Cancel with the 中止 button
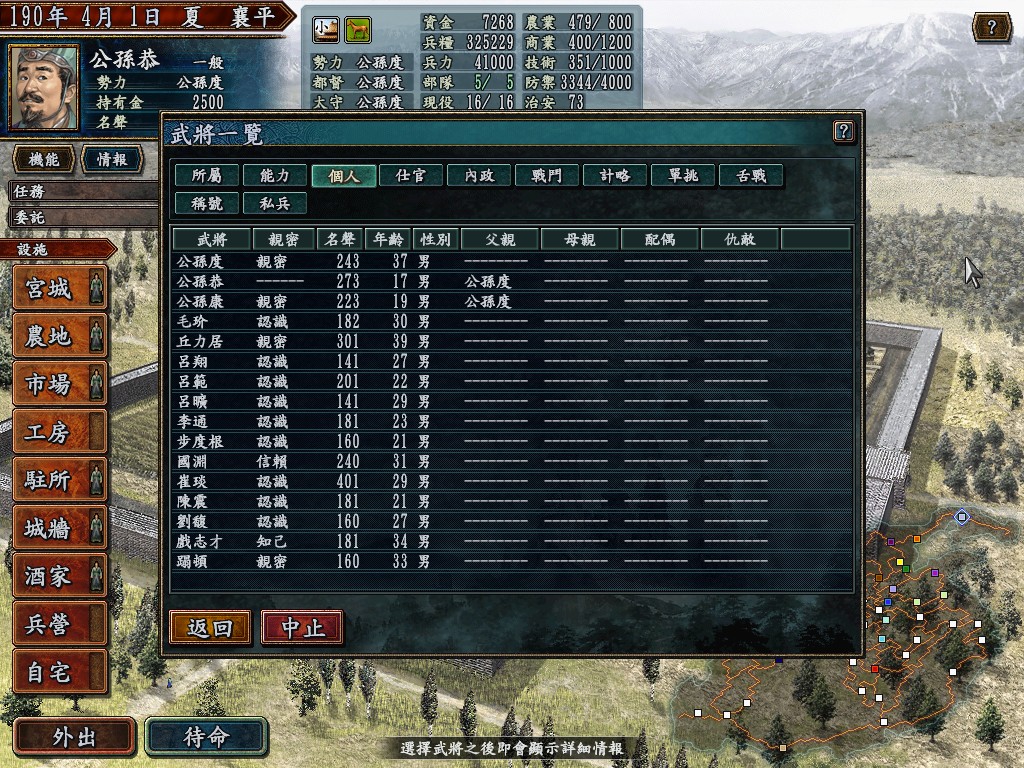The width and height of the screenshot is (1024, 768). pyautogui.click(x=302, y=627)
